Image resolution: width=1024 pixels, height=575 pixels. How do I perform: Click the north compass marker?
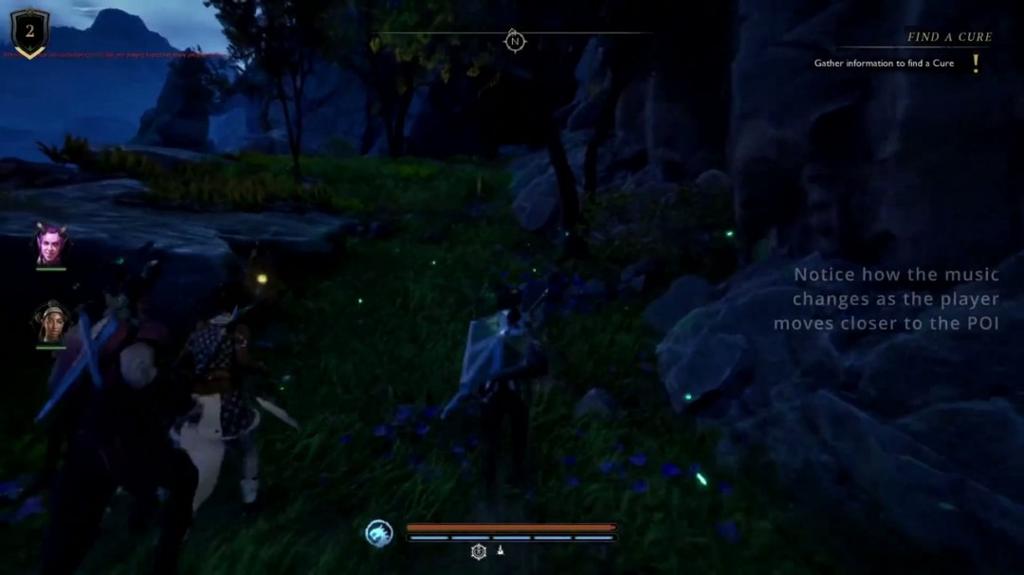tap(515, 41)
